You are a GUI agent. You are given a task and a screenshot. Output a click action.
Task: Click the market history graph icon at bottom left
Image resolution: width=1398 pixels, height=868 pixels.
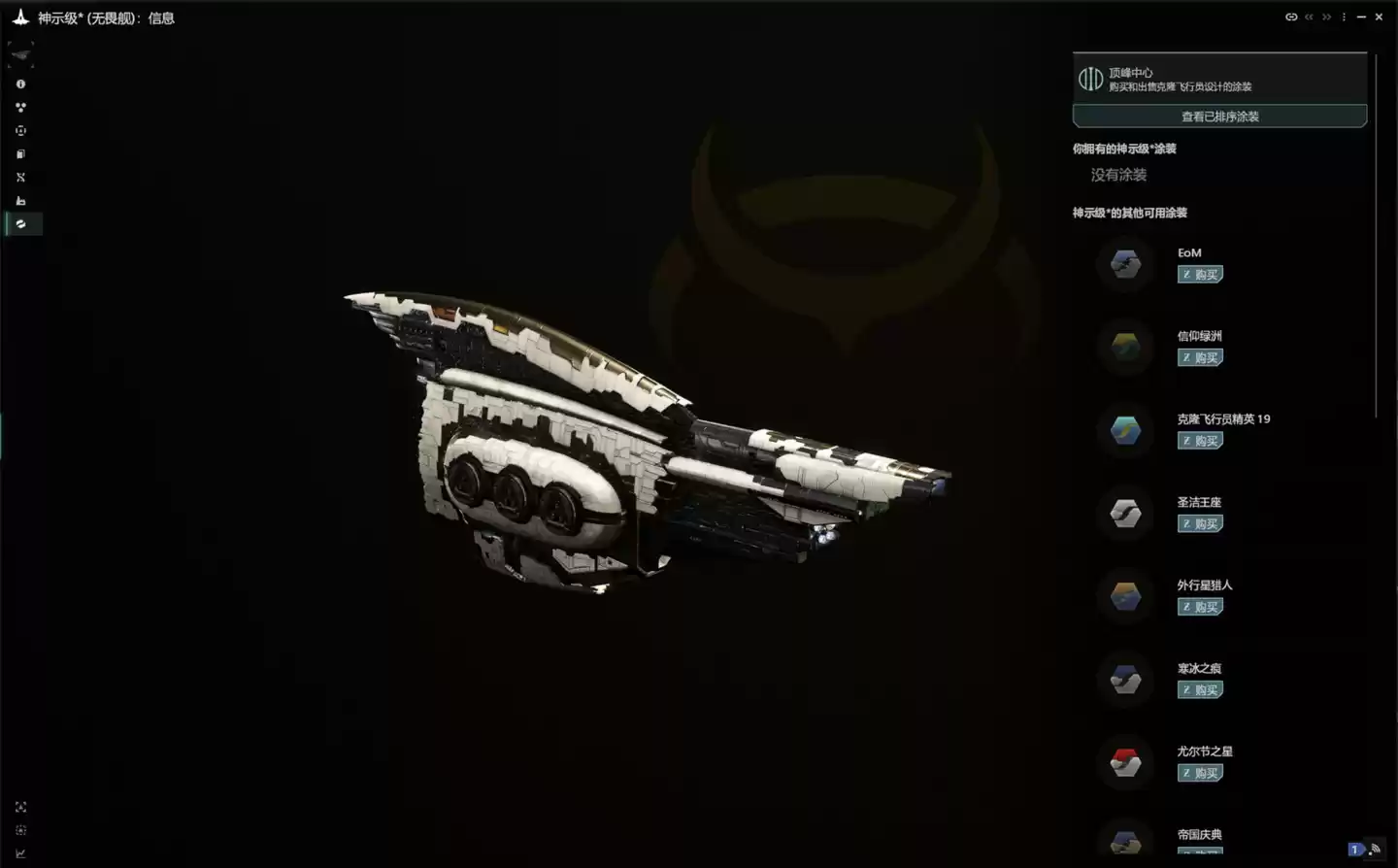[21, 852]
